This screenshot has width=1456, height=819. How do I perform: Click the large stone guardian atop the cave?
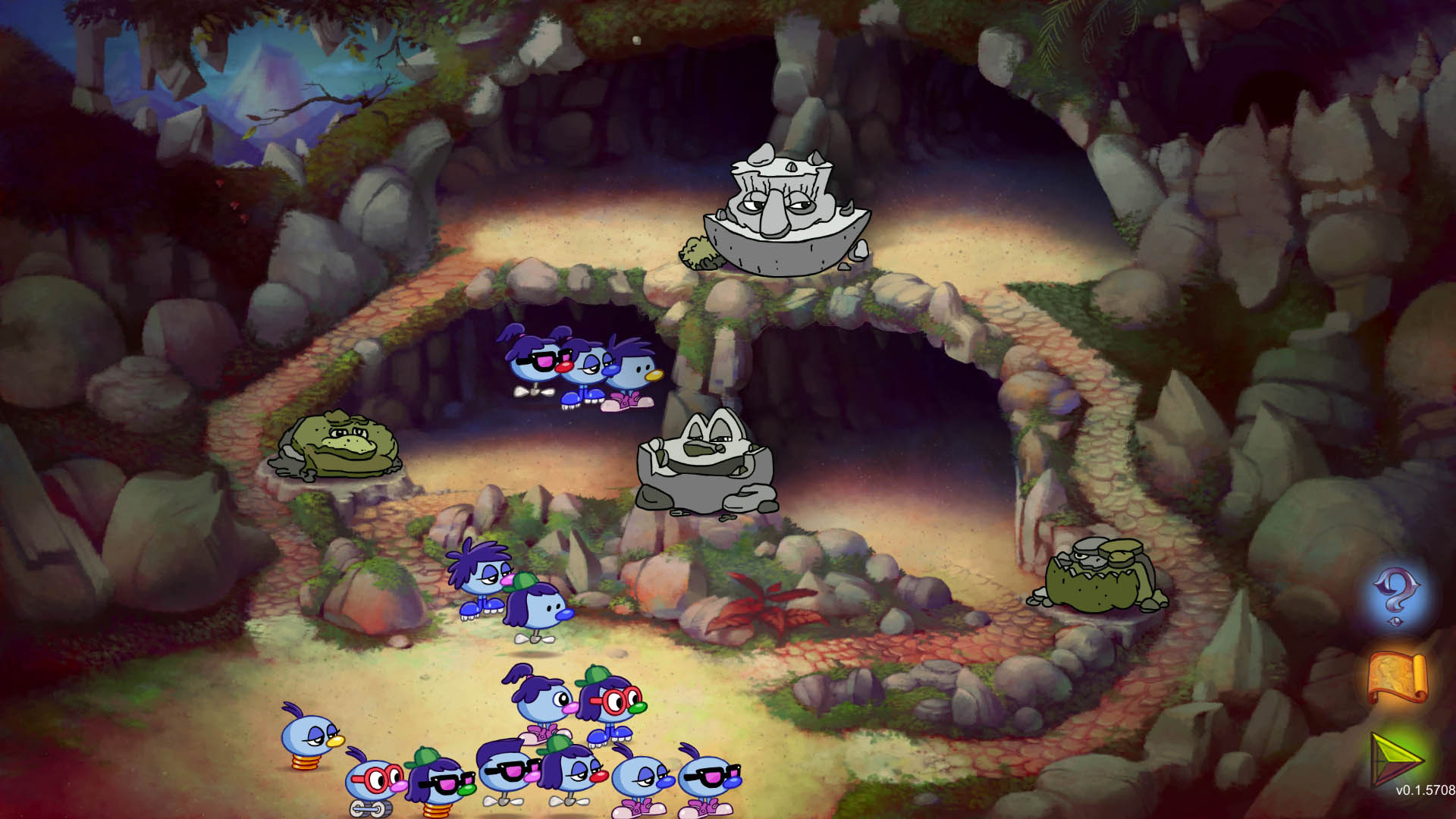[781, 212]
